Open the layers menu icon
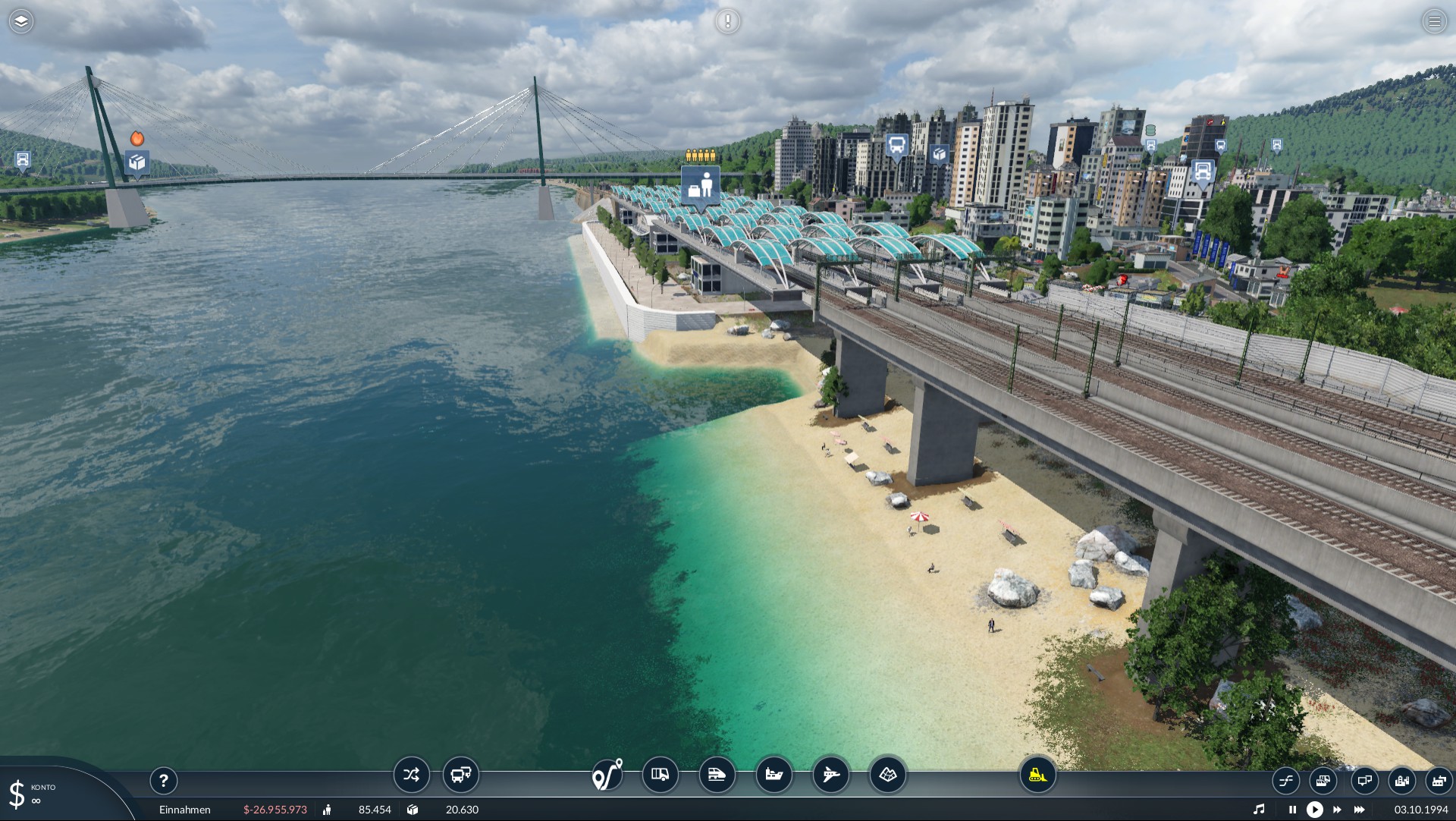This screenshot has height=821, width=1456. pos(21,21)
